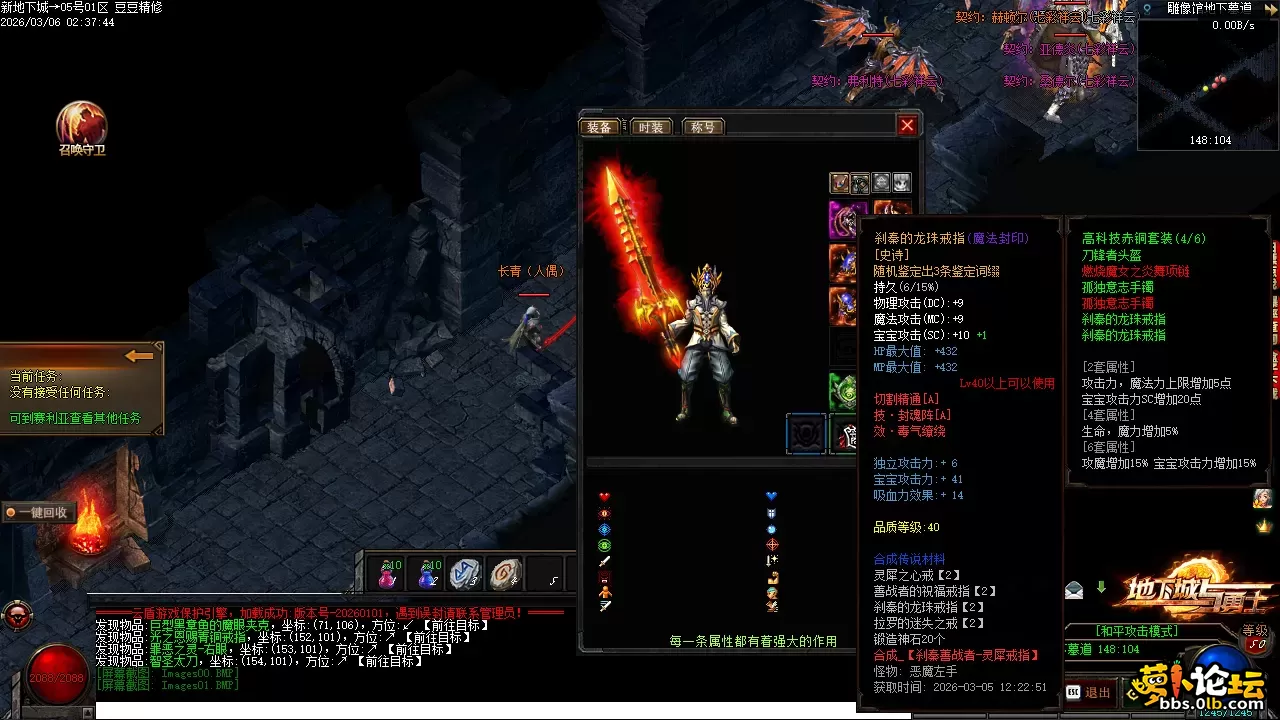Collapse the task panel with the yellow arrow
The height and width of the screenshot is (720, 1280).
139,355
